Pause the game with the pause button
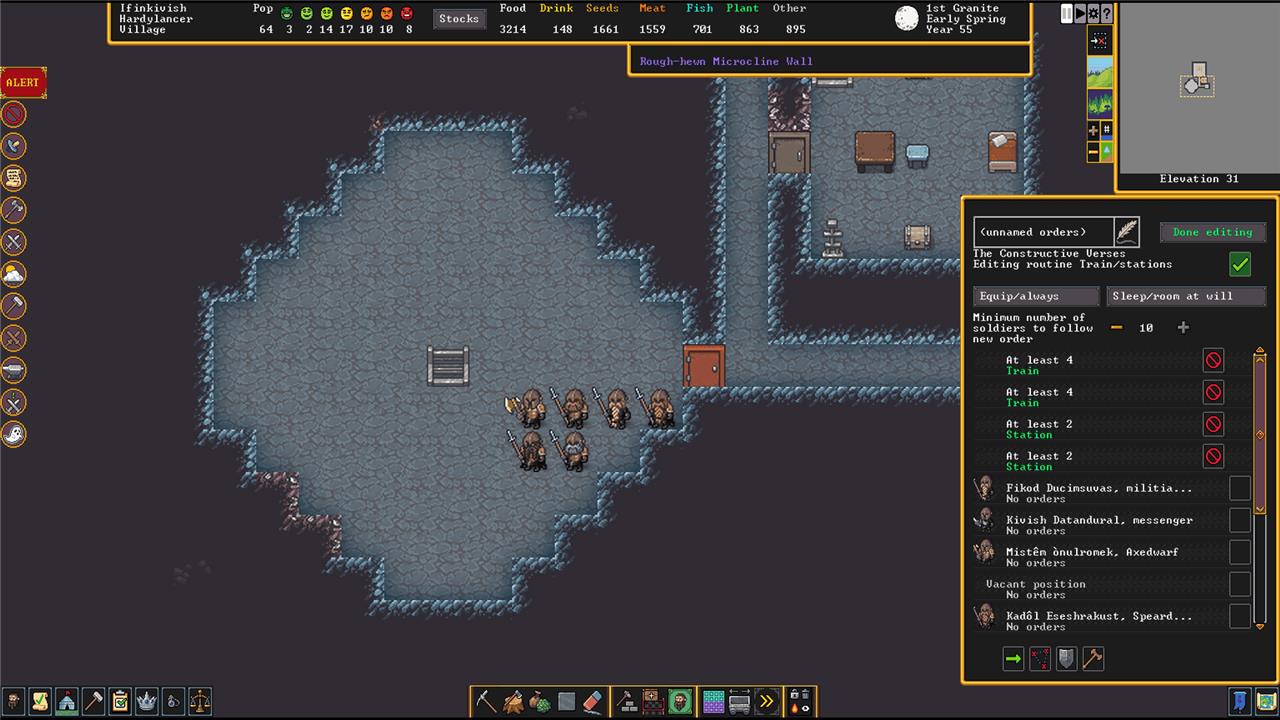 click(x=1066, y=14)
